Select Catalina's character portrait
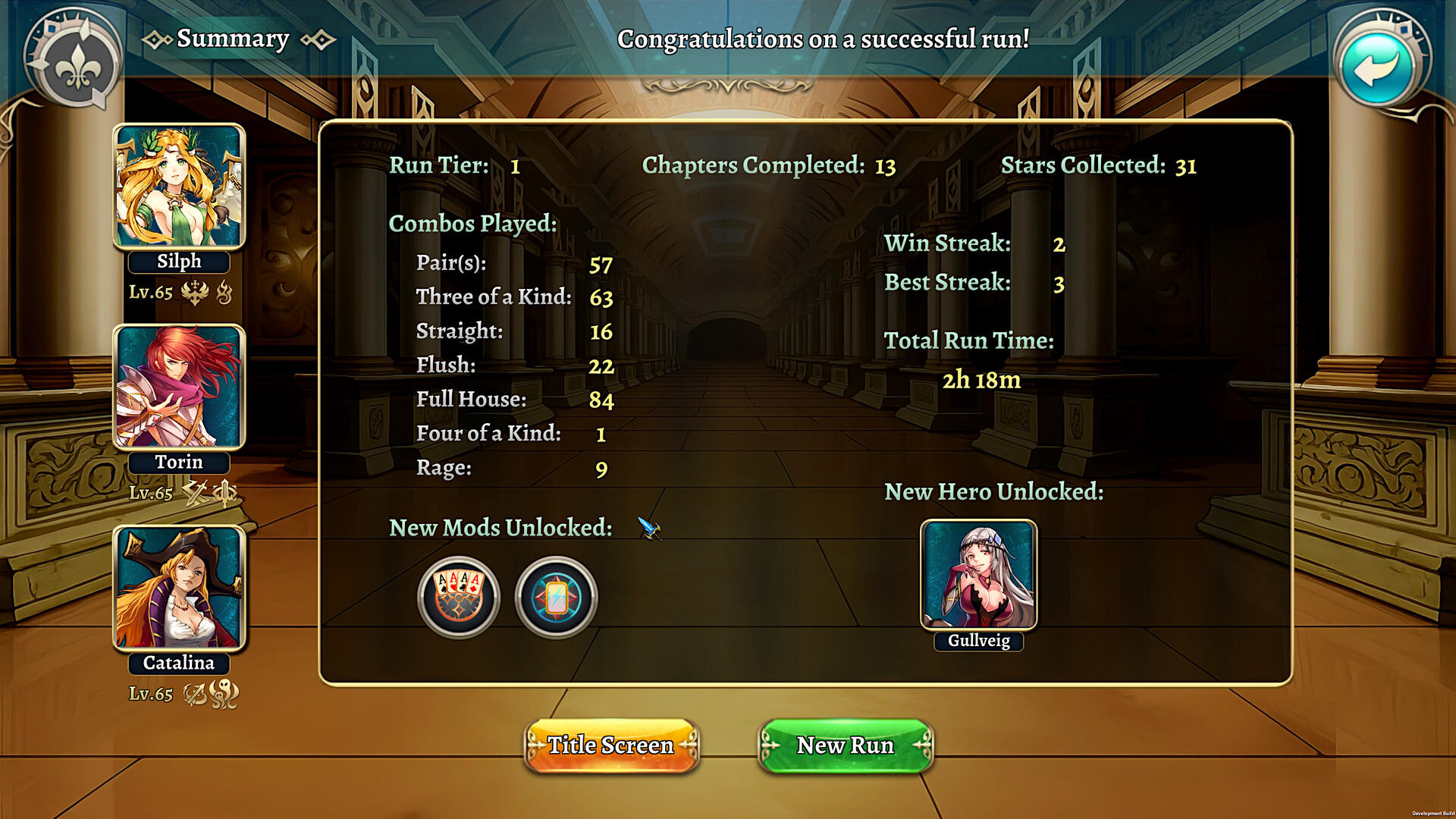 pyautogui.click(x=178, y=588)
